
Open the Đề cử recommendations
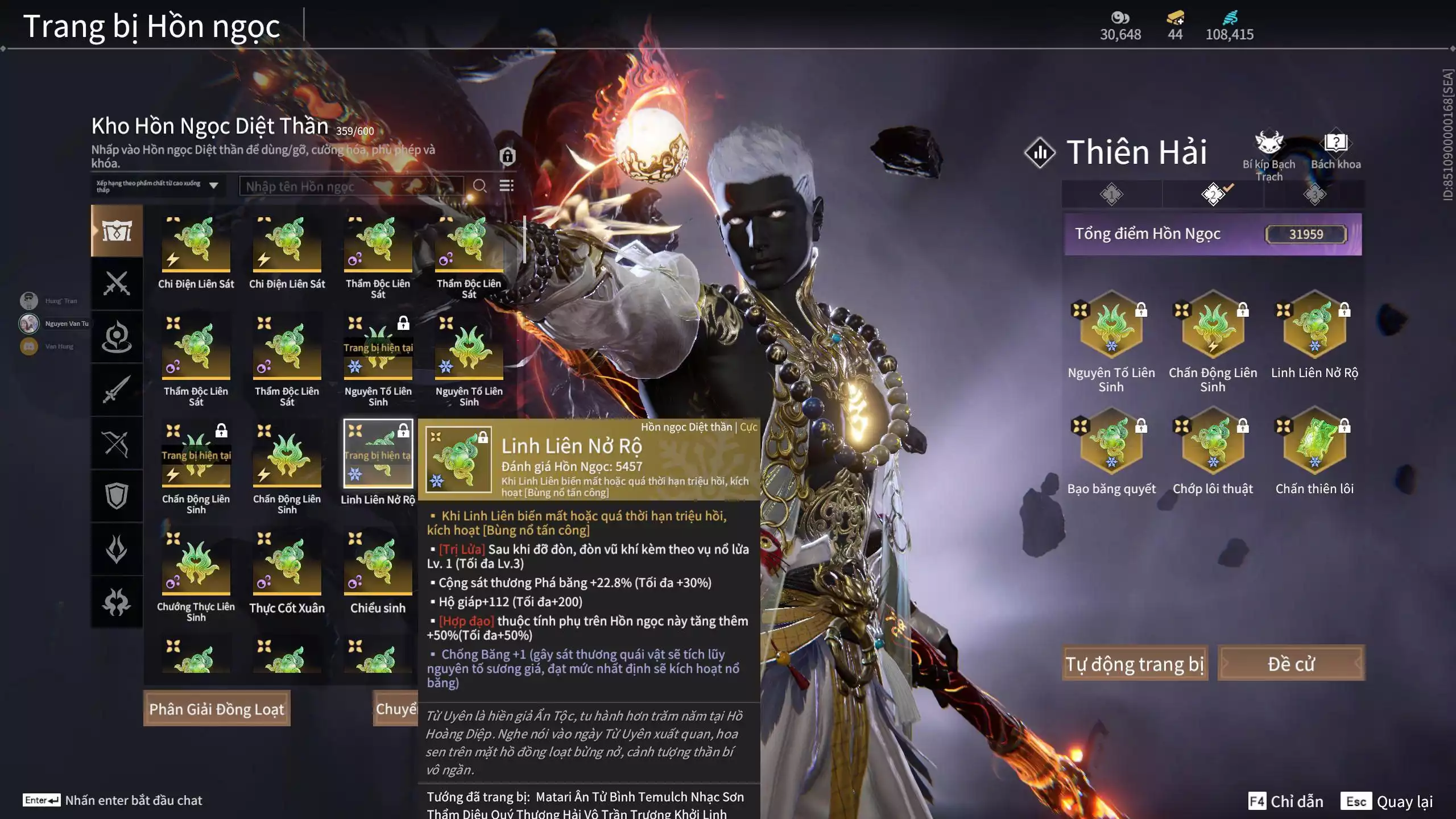[x=1290, y=664]
